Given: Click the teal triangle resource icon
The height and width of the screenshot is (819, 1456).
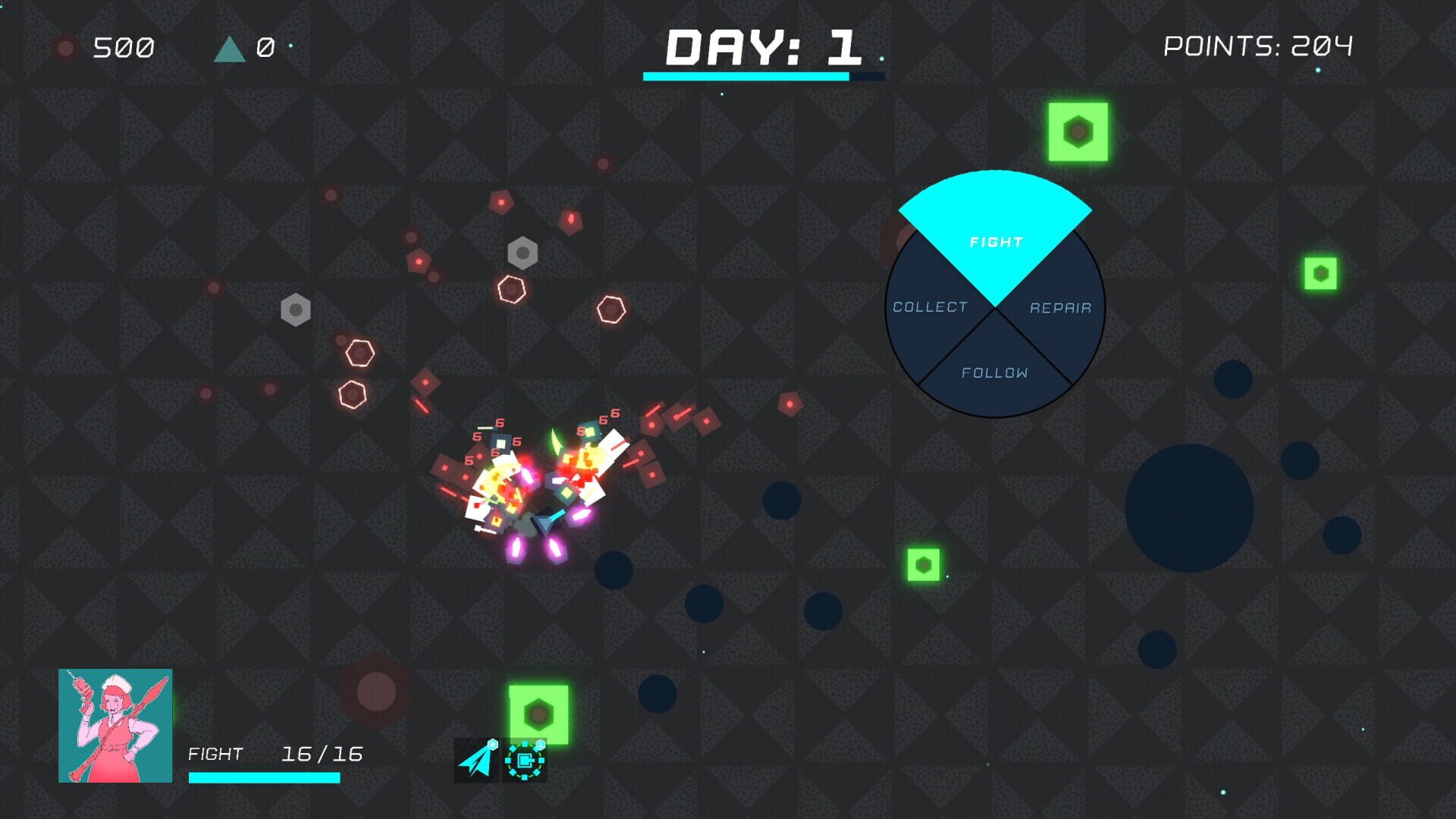Looking at the screenshot, I should click(x=229, y=49).
